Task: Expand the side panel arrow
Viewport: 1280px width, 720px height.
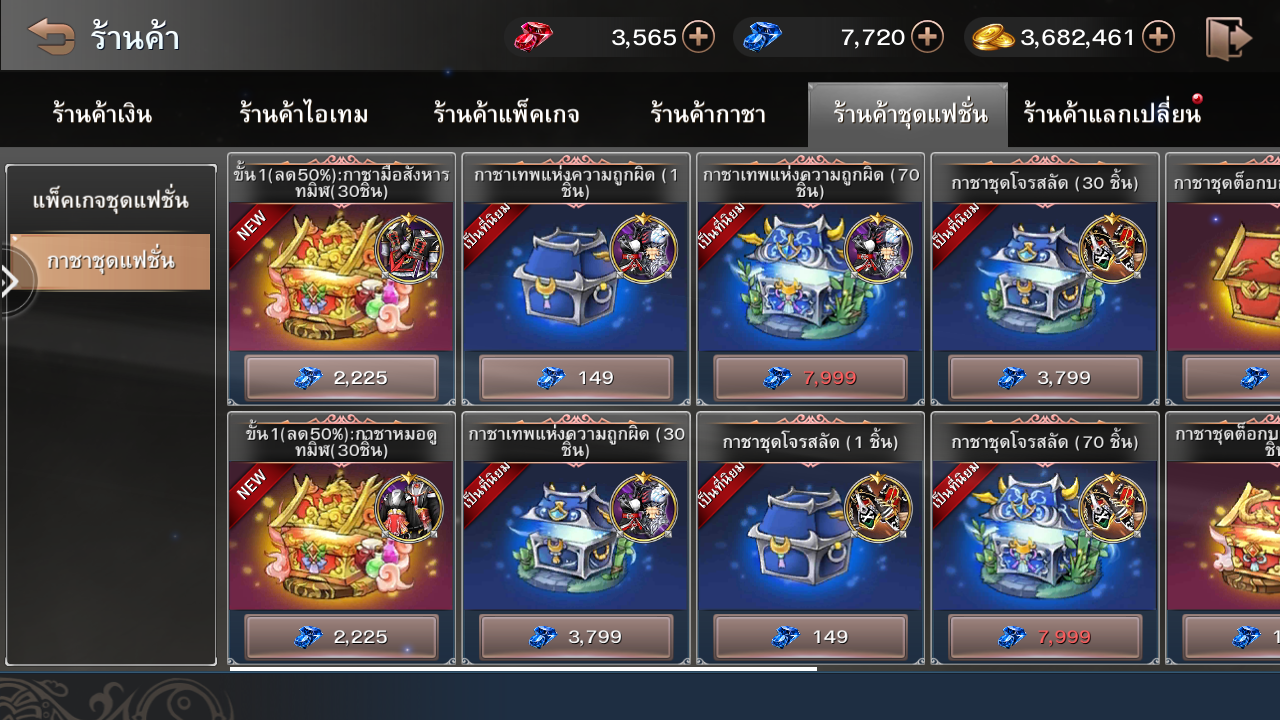Action: [12, 281]
